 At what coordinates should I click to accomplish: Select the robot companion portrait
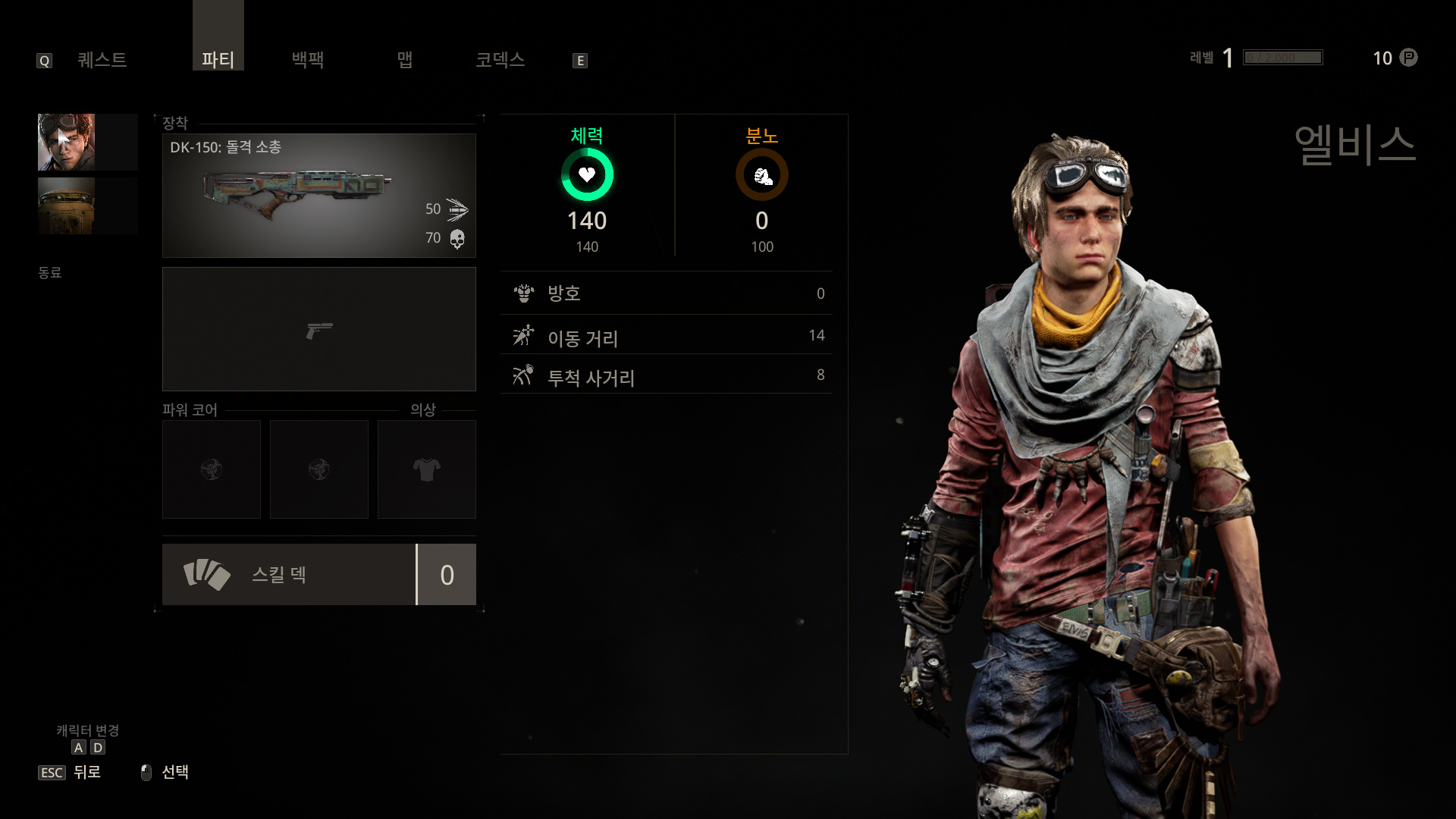(x=67, y=206)
